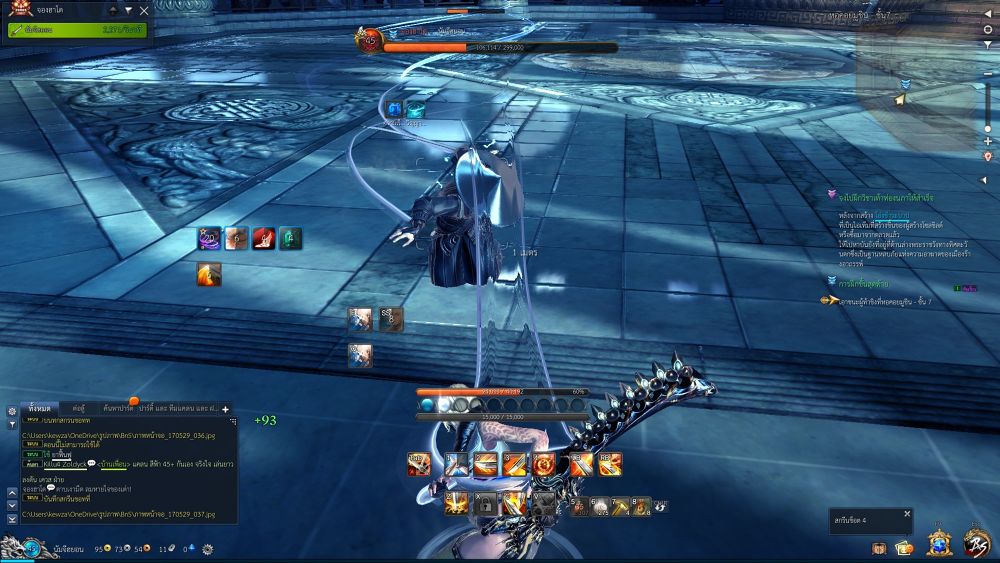This screenshot has height=563, width=1000.
Task: Open the BS main menu emblem
Action: pos(976,543)
